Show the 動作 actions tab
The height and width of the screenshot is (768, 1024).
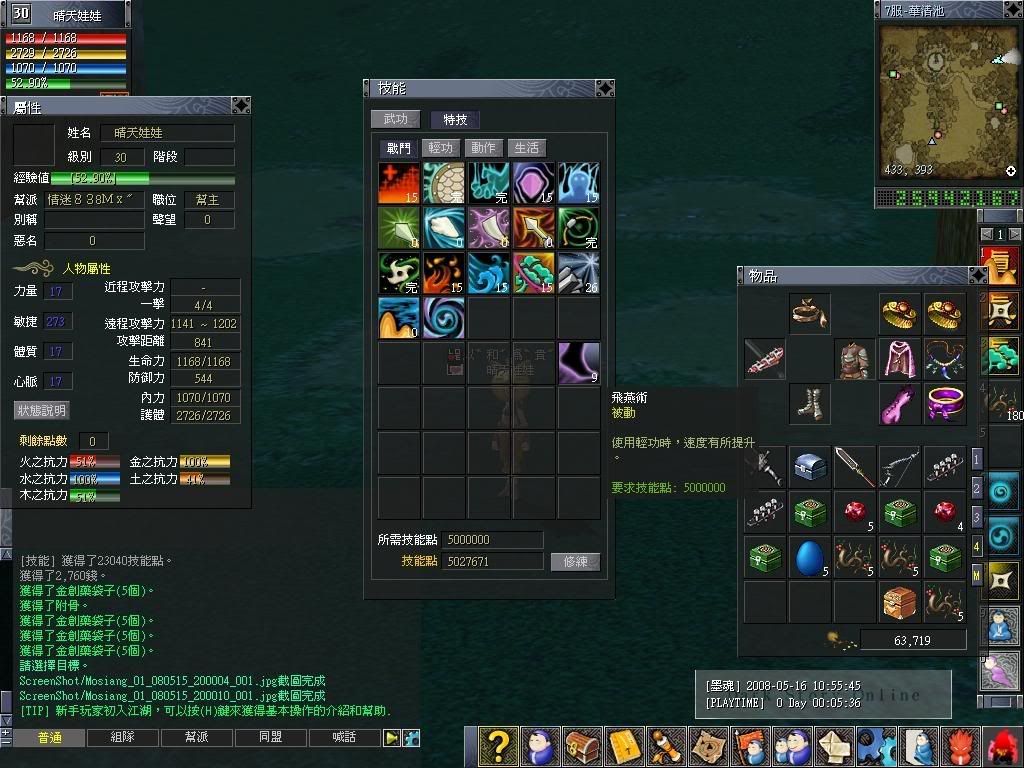click(484, 148)
